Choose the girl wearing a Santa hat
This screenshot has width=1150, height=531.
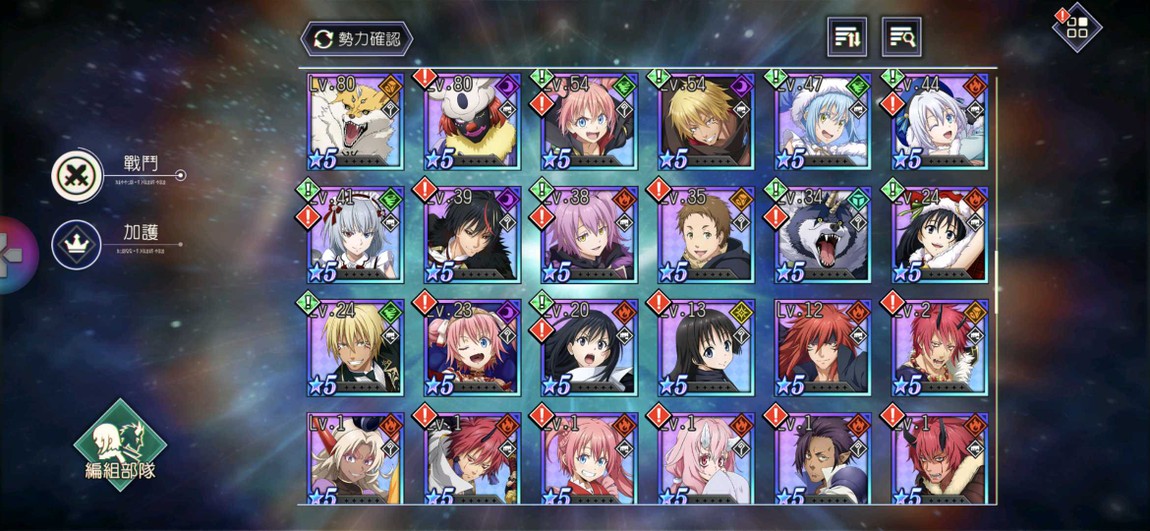tap(938, 235)
